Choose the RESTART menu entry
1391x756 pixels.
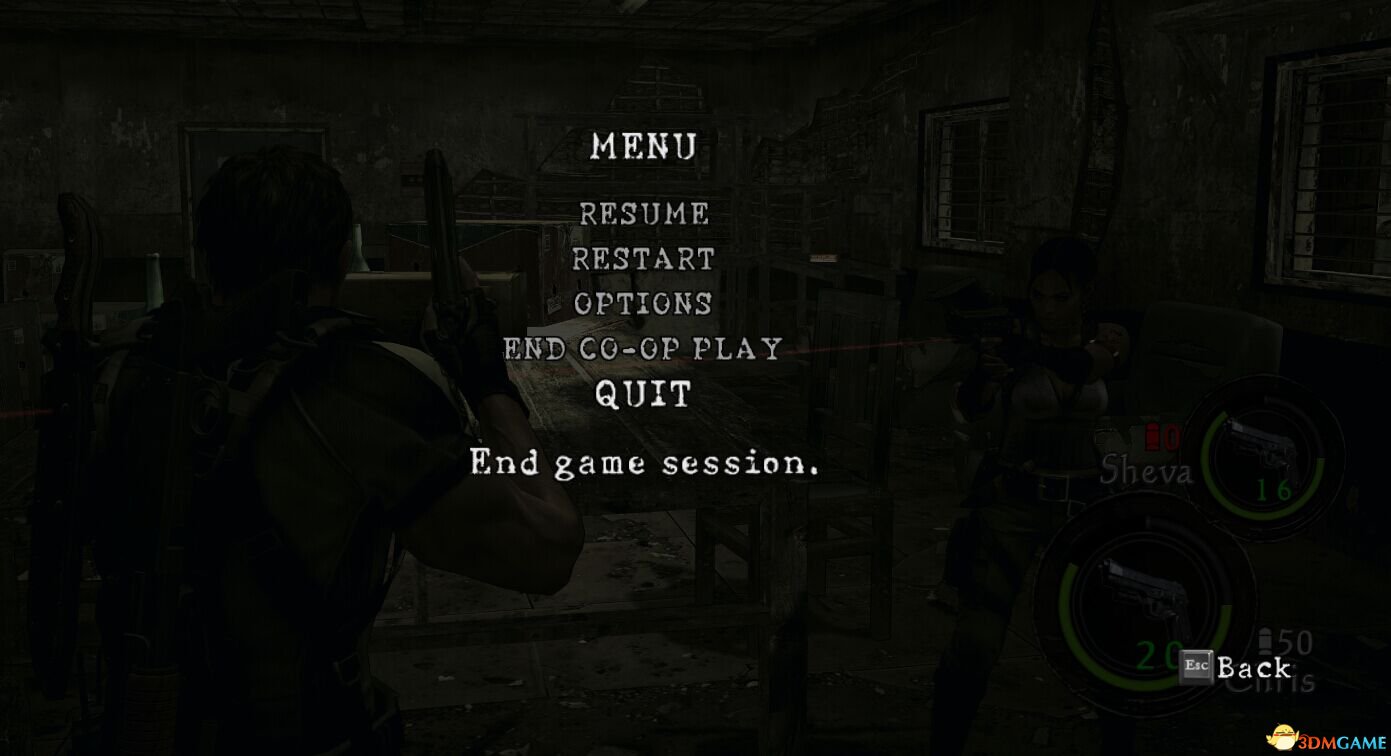644,259
